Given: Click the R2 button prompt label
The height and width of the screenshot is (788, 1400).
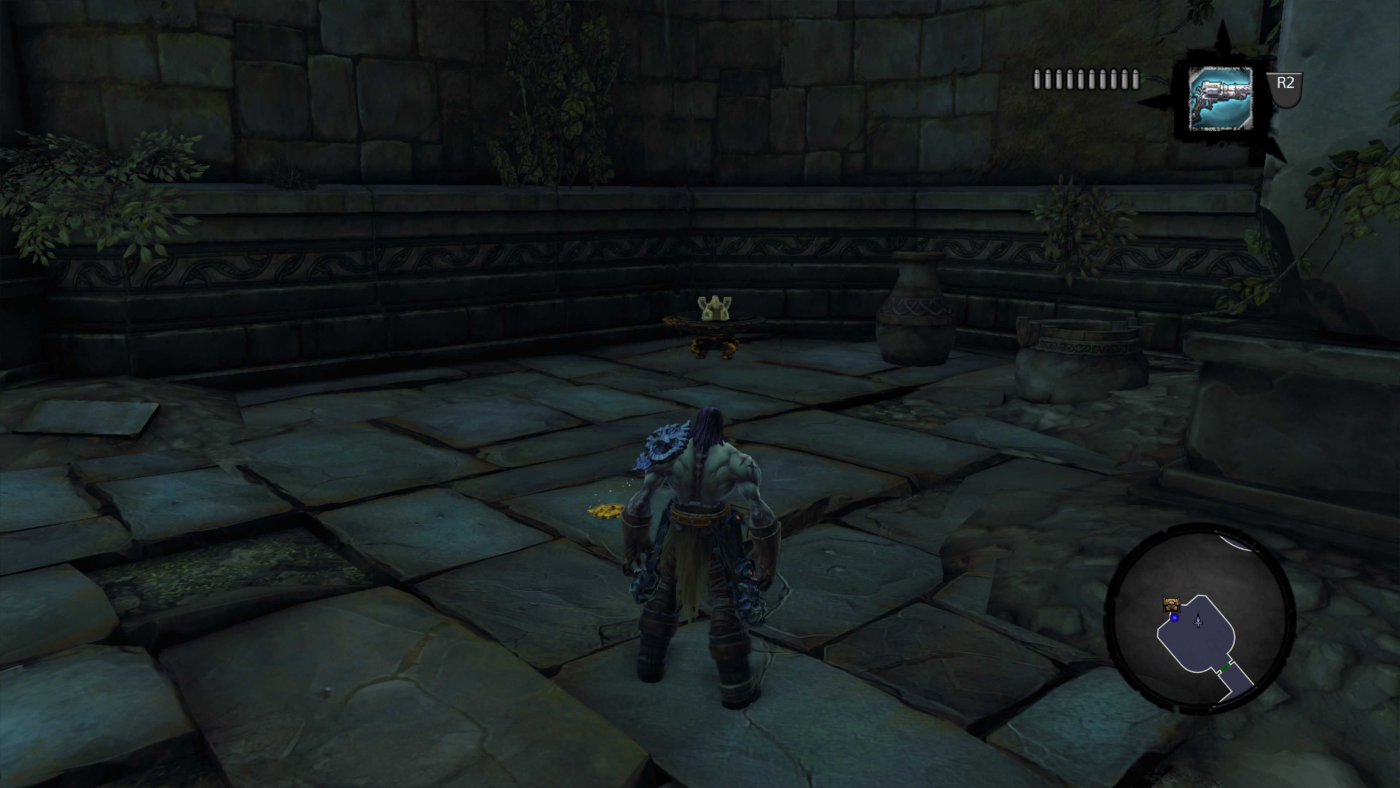Looking at the screenshot, I should [x=1285, y=84].
